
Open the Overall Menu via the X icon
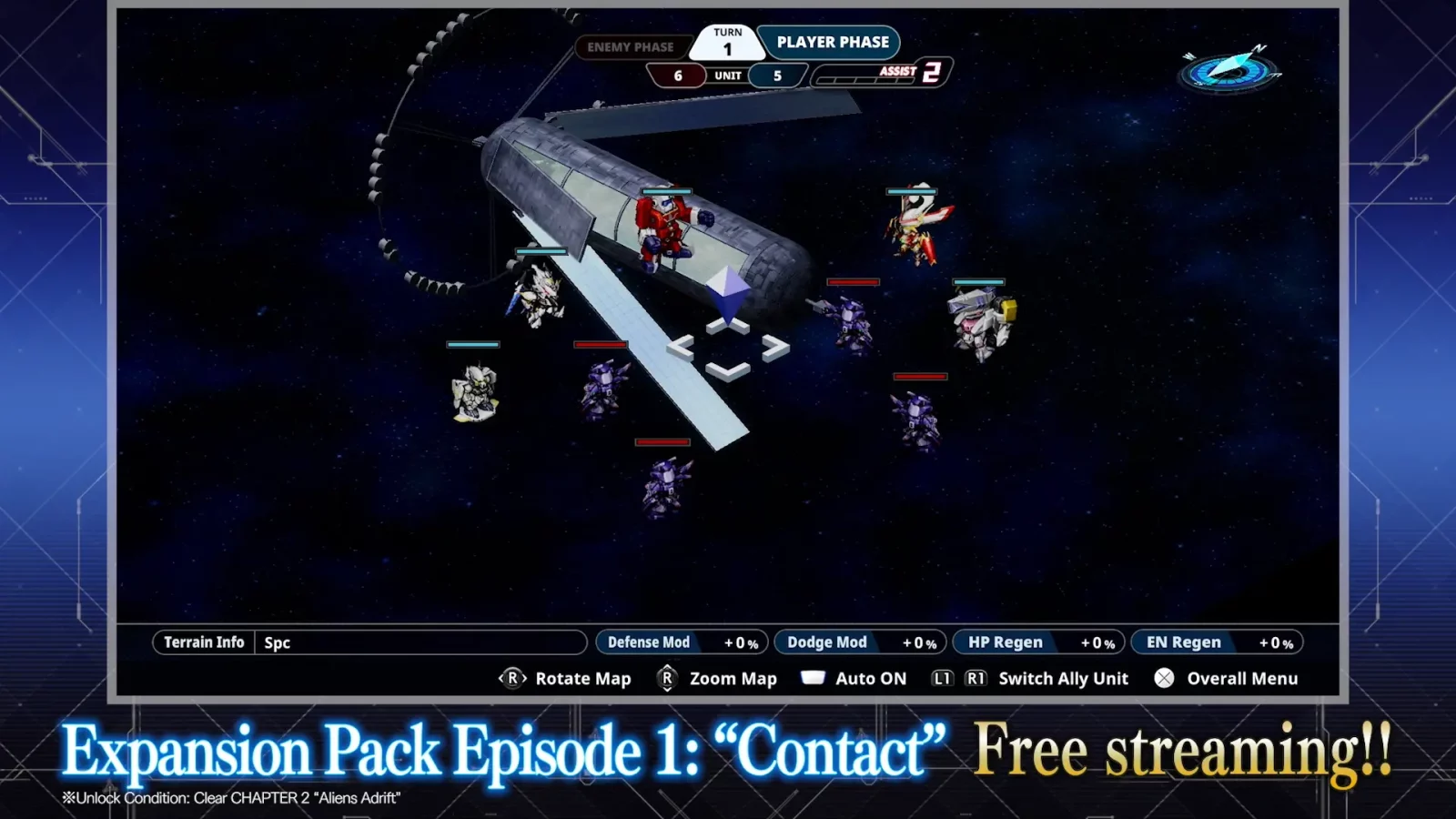click(x=1162, y=678)
